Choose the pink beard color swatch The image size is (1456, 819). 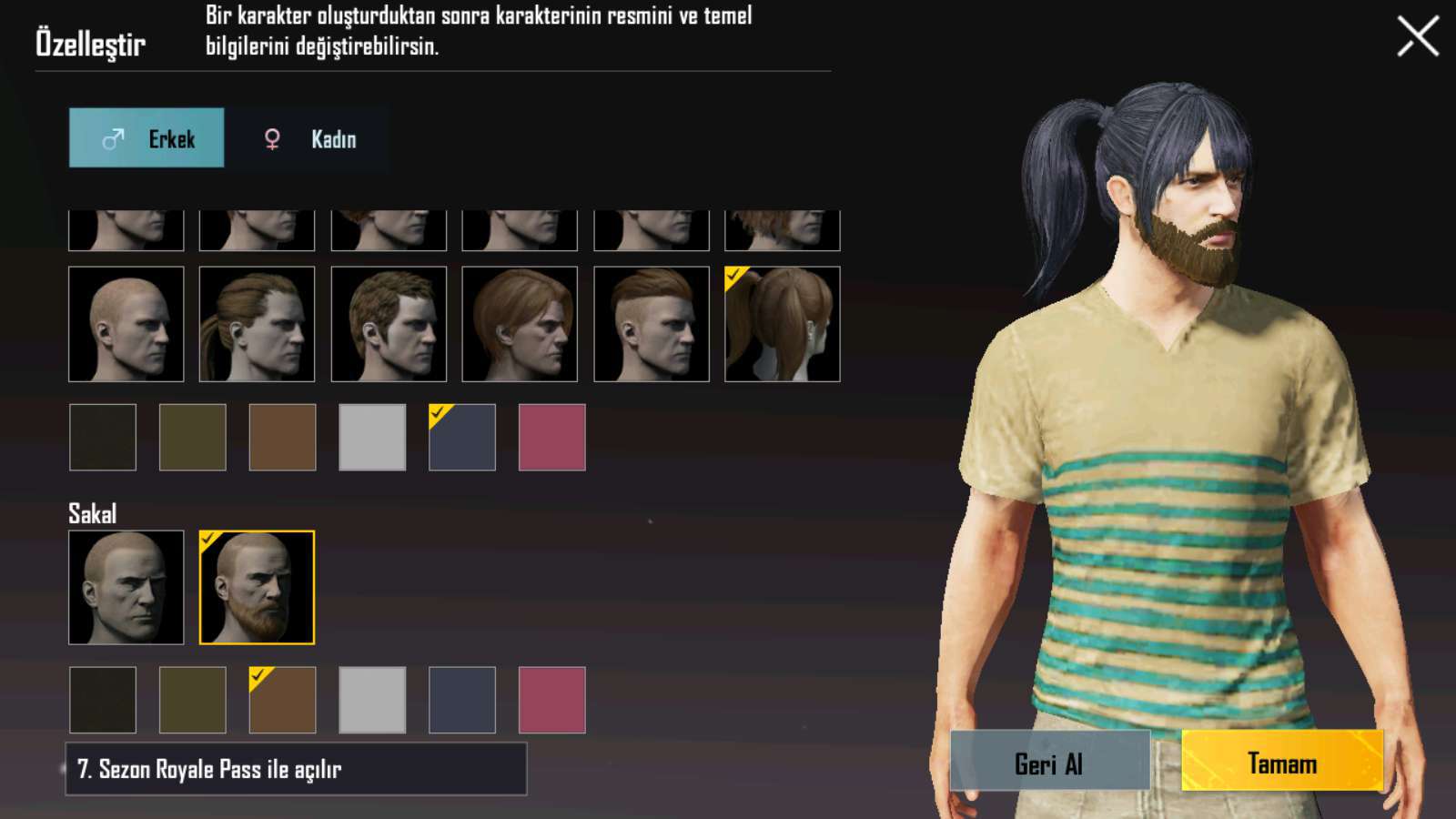551,700
